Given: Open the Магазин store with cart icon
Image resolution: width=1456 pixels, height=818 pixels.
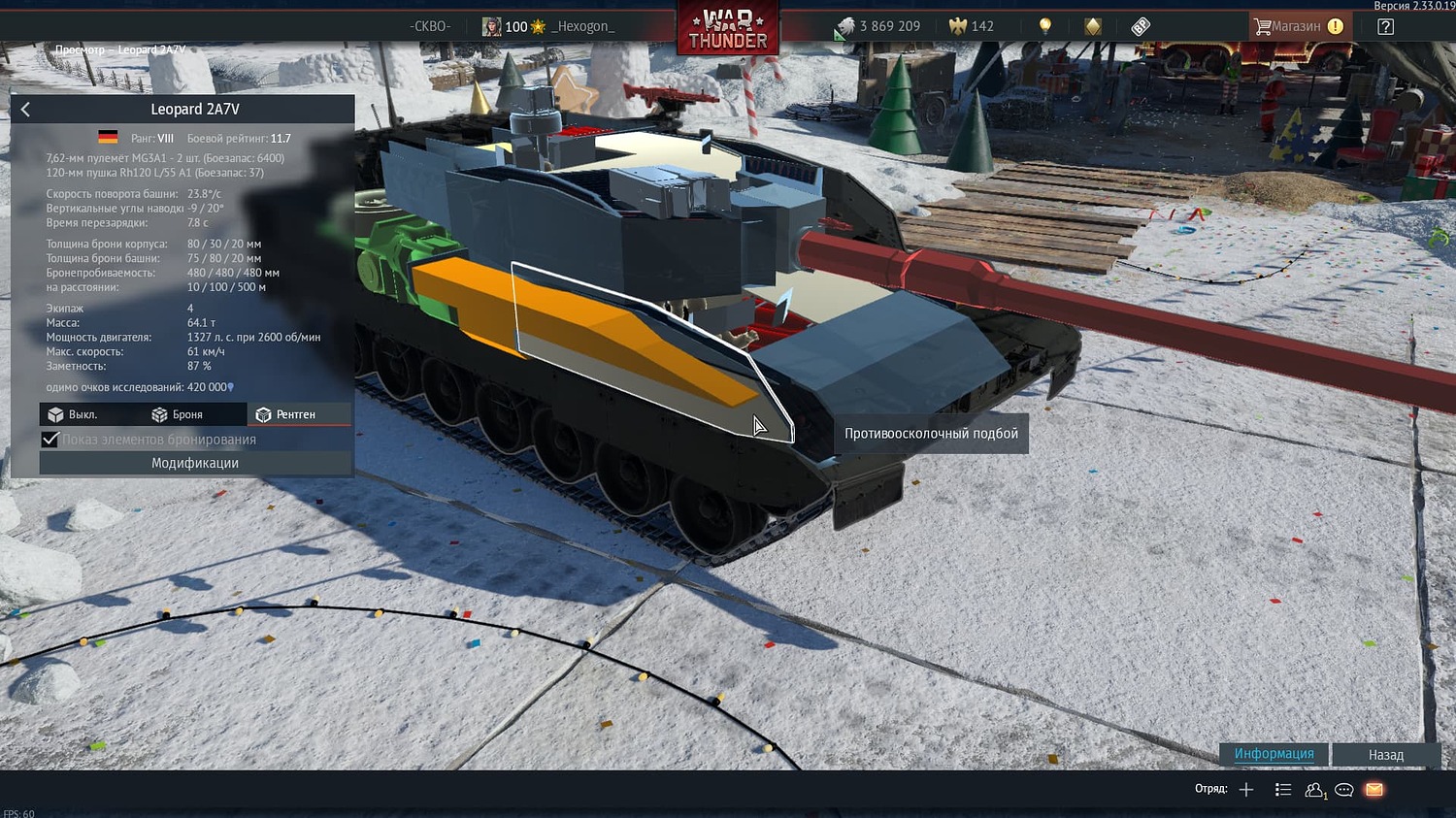Looking at the screenshot, I should (x=1299, y=25).
